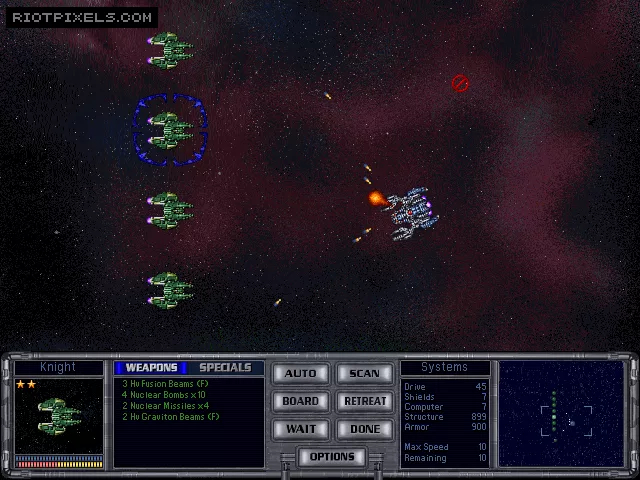Switch to the Weapons tab

click(151, 368)
